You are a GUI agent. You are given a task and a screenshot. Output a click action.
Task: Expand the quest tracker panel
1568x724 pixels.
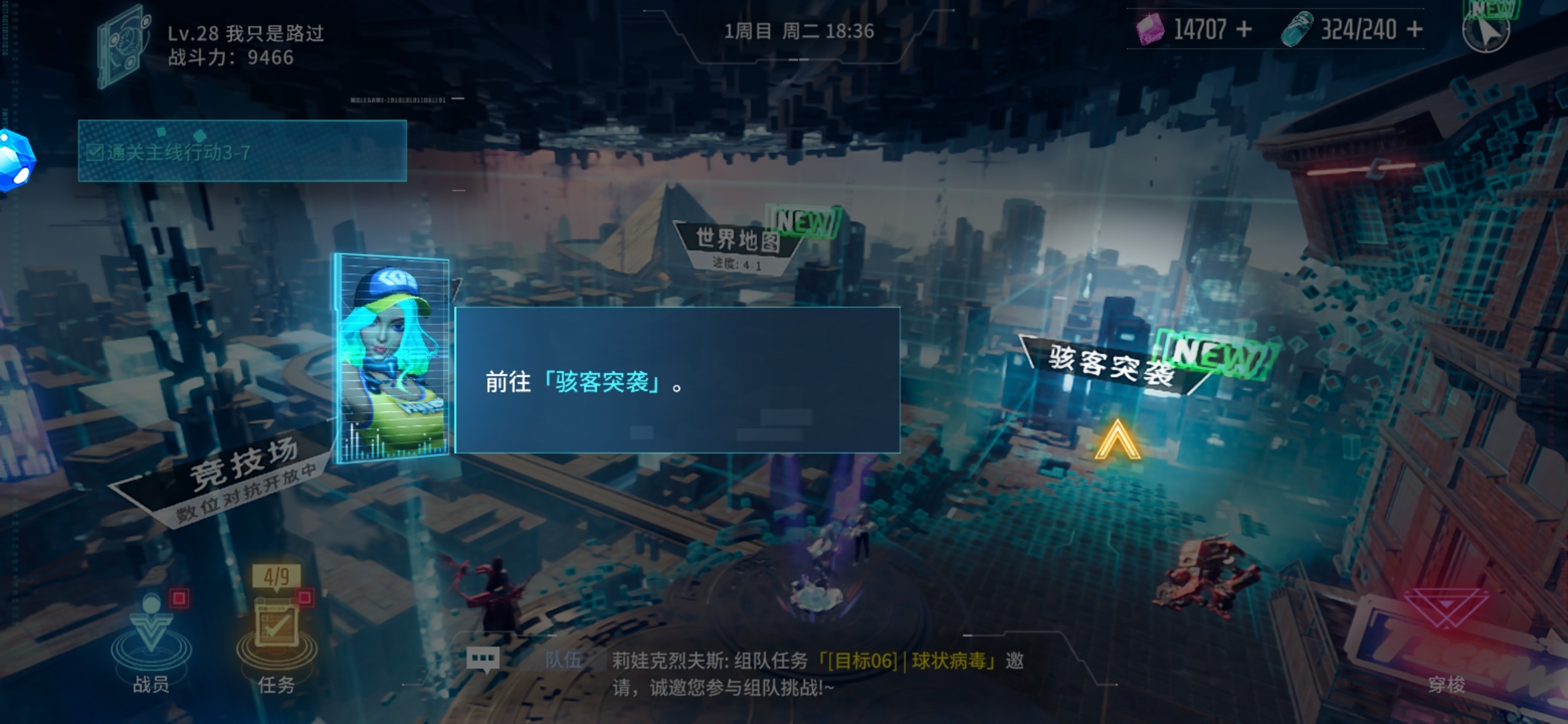[241, 153]
